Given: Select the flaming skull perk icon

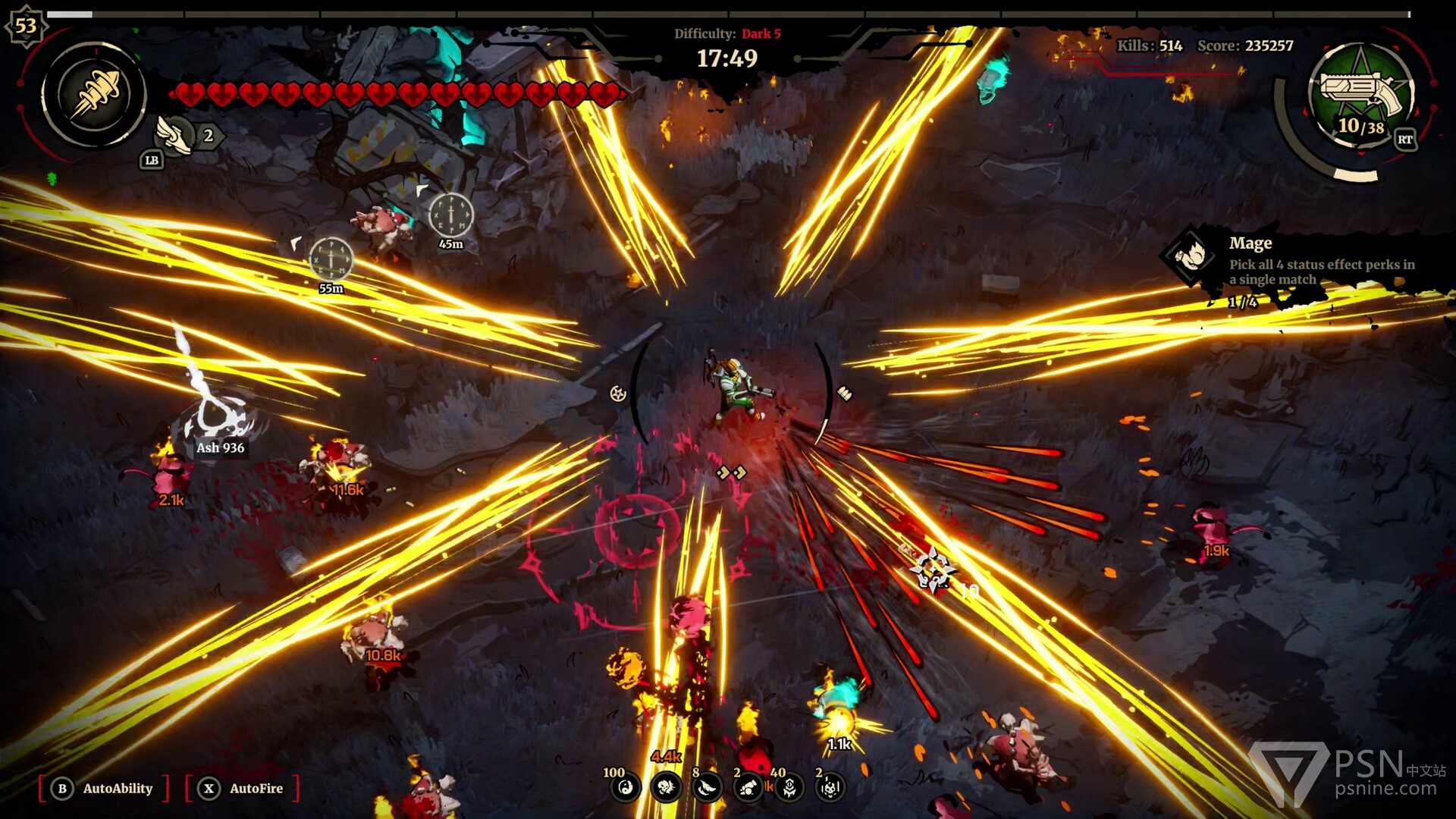Looking at the screenshot, I should (x=666, y=789).
